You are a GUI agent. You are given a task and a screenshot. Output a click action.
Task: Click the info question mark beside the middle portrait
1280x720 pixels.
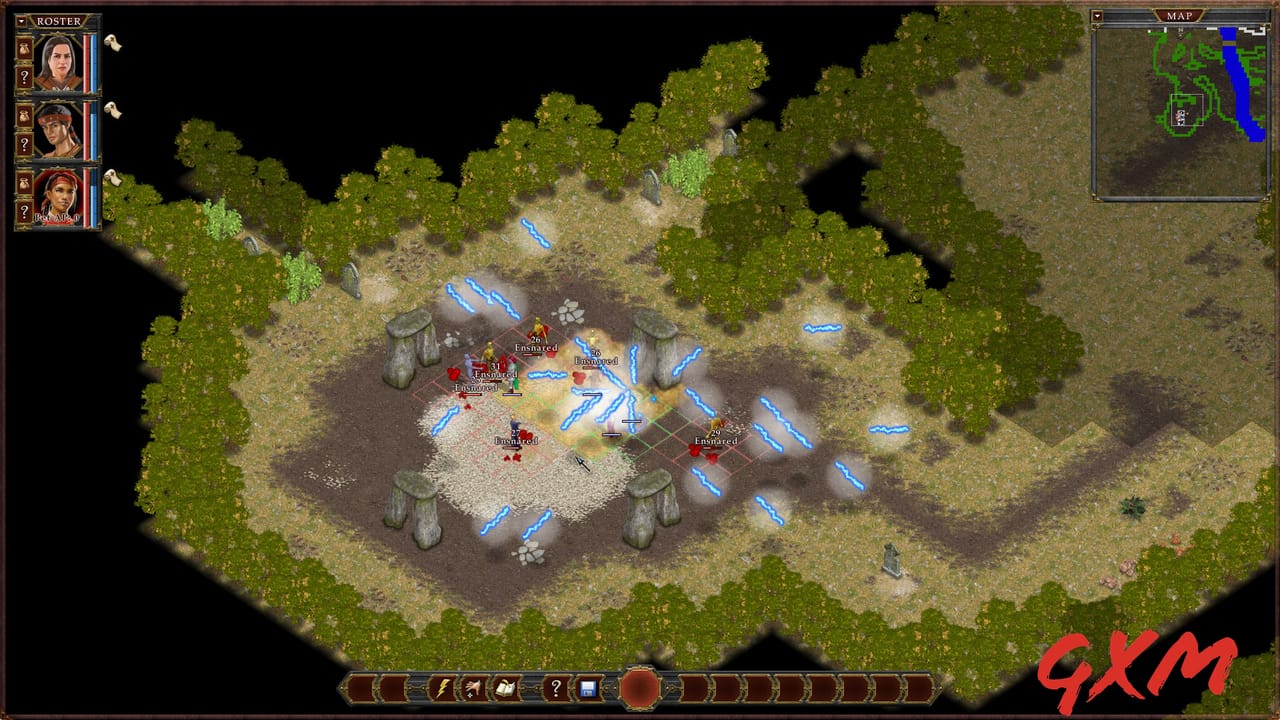tap(24, 143)
